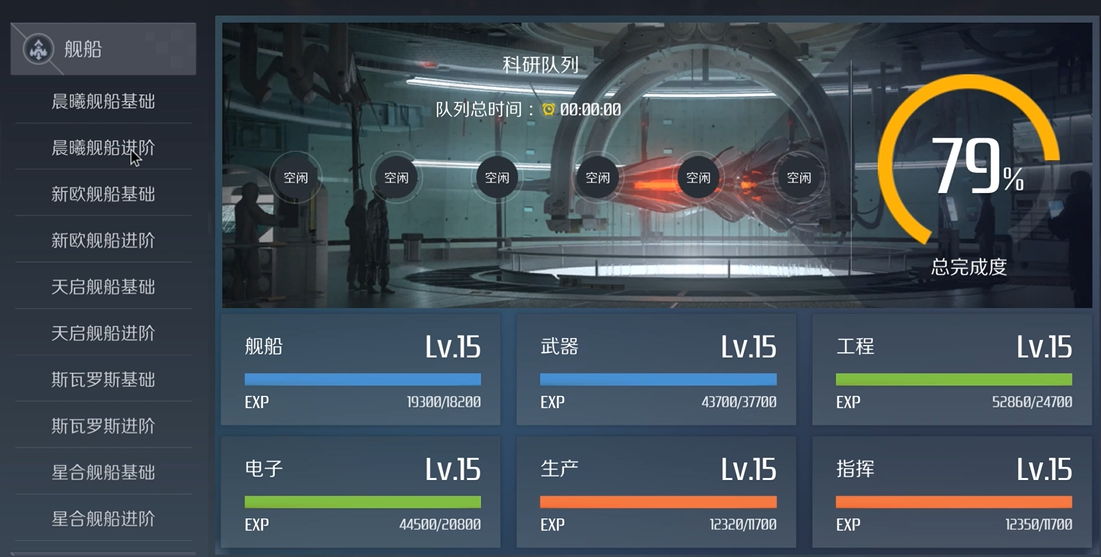The image size is (1101, 557).
Task: Choose 星合舰船基础 from the list
Action: (x=103, y=472)
